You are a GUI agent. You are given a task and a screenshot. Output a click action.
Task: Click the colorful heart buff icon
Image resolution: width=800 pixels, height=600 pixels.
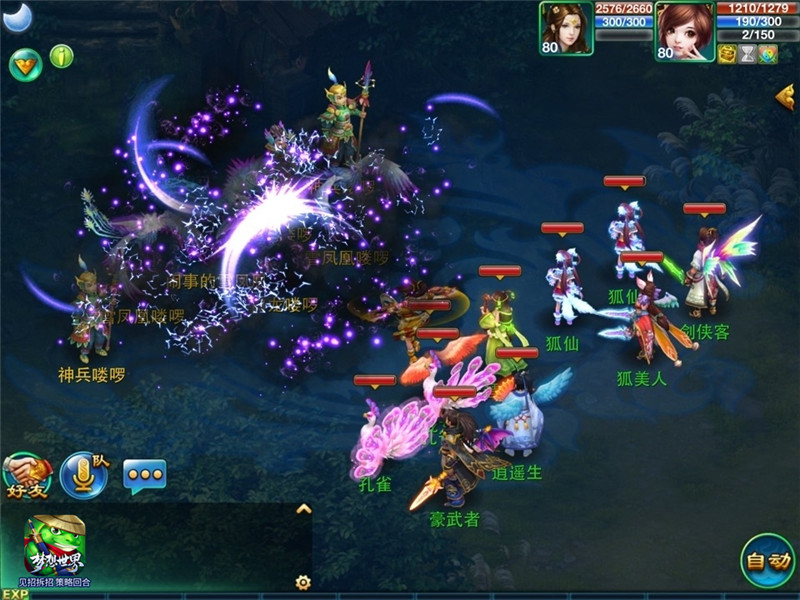tap(767, 54)
